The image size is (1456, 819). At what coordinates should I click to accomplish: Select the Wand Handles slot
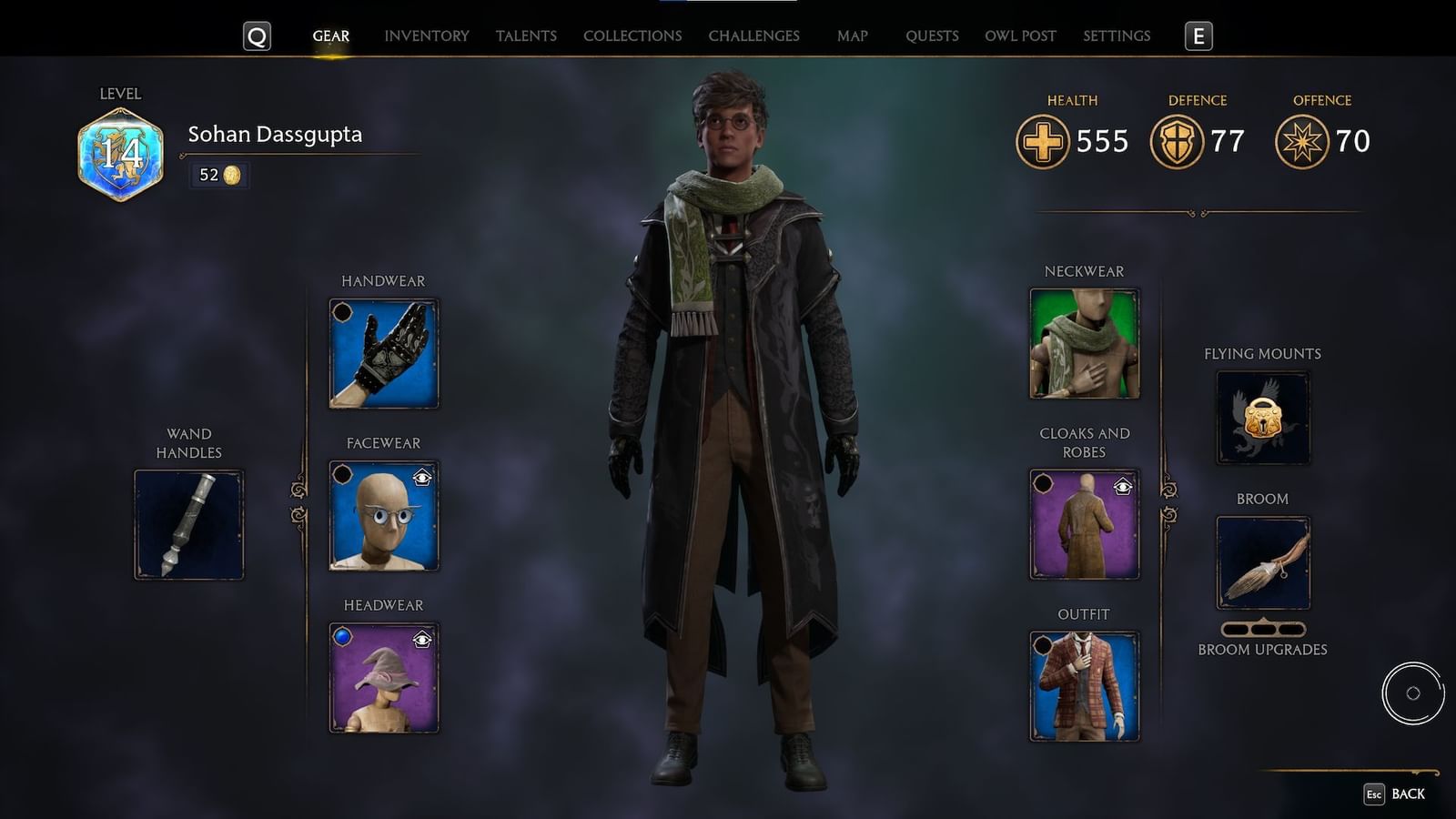click(188, 523)
